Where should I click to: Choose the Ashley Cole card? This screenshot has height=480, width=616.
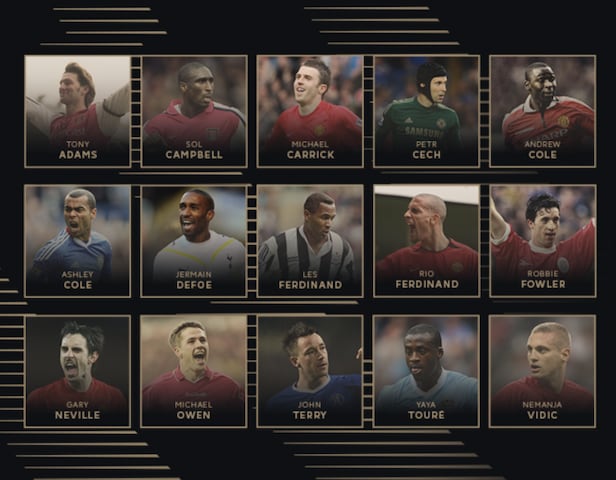pos(77,240)
